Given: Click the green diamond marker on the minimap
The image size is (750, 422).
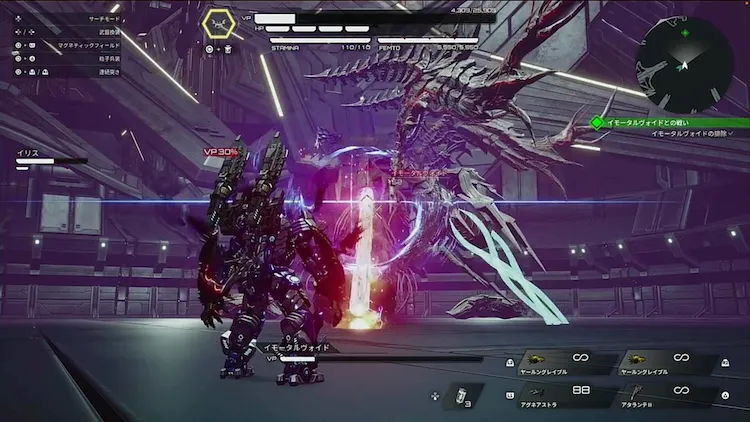Looking at the screenshot, I should tap(684, 33).
